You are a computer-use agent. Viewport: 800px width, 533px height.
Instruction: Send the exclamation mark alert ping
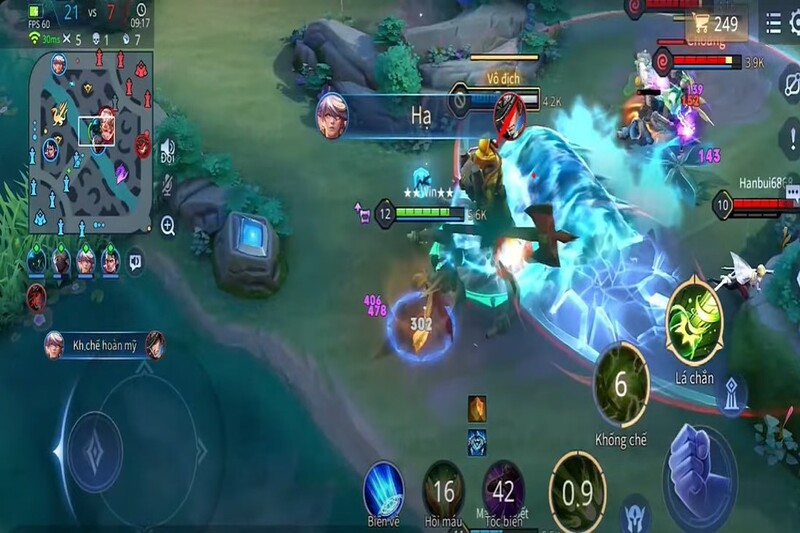[x=787, y=139]
